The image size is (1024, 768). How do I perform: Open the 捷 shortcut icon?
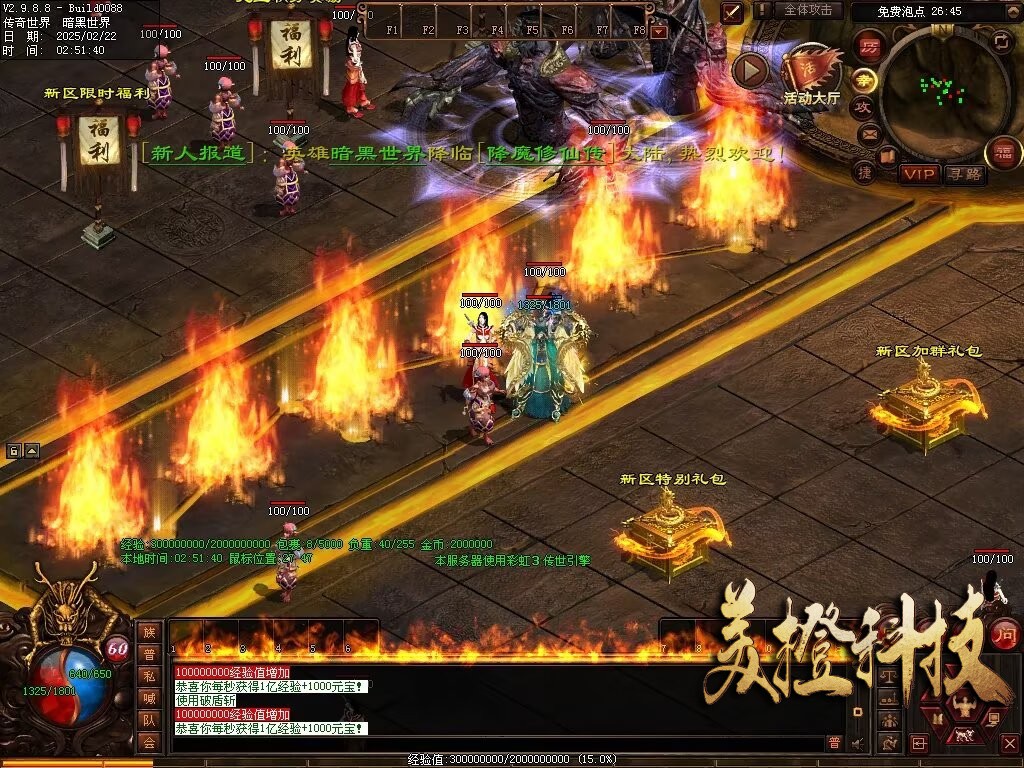point(864,172)
